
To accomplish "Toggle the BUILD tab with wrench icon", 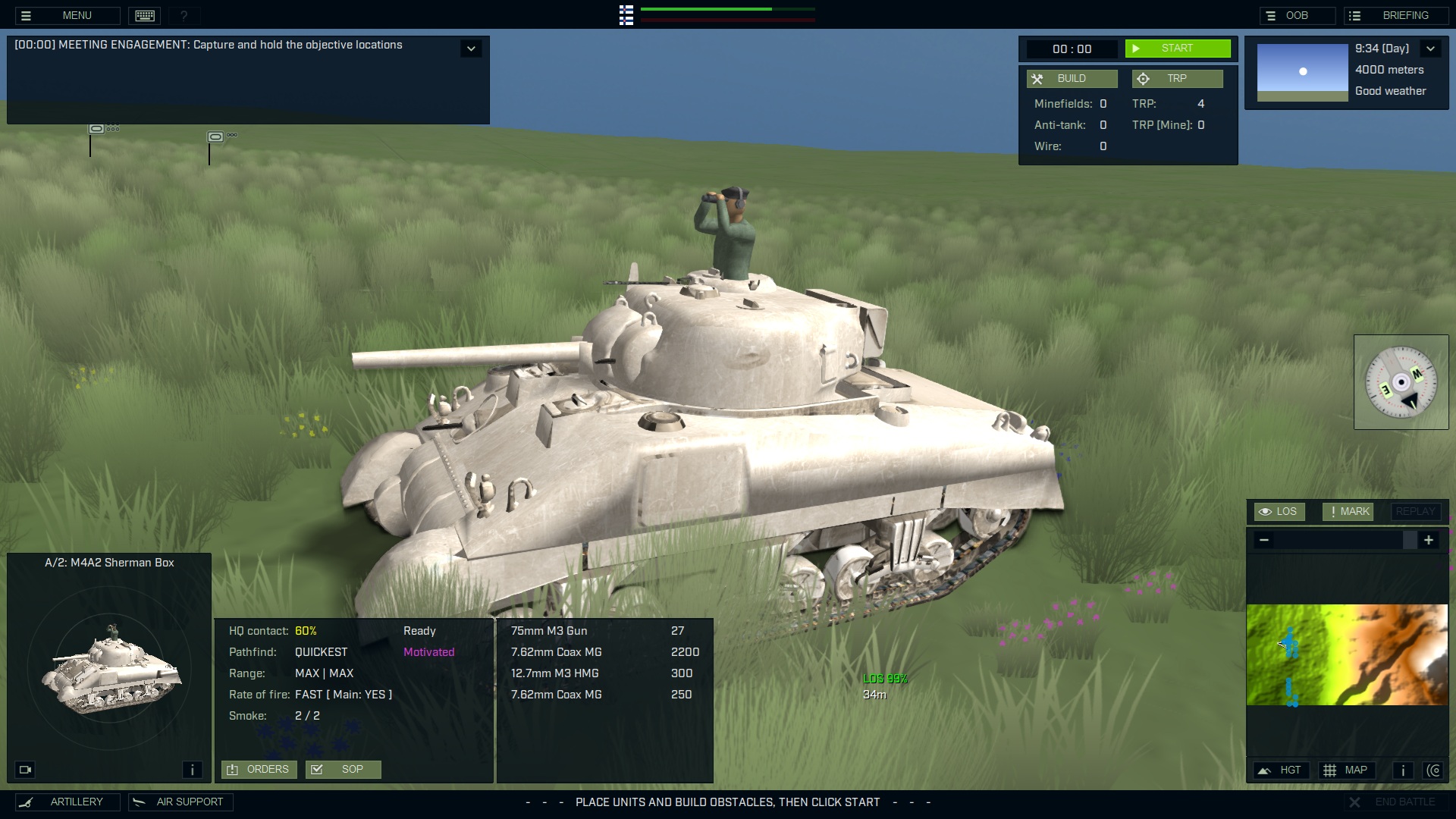I will click(1072, 78).
